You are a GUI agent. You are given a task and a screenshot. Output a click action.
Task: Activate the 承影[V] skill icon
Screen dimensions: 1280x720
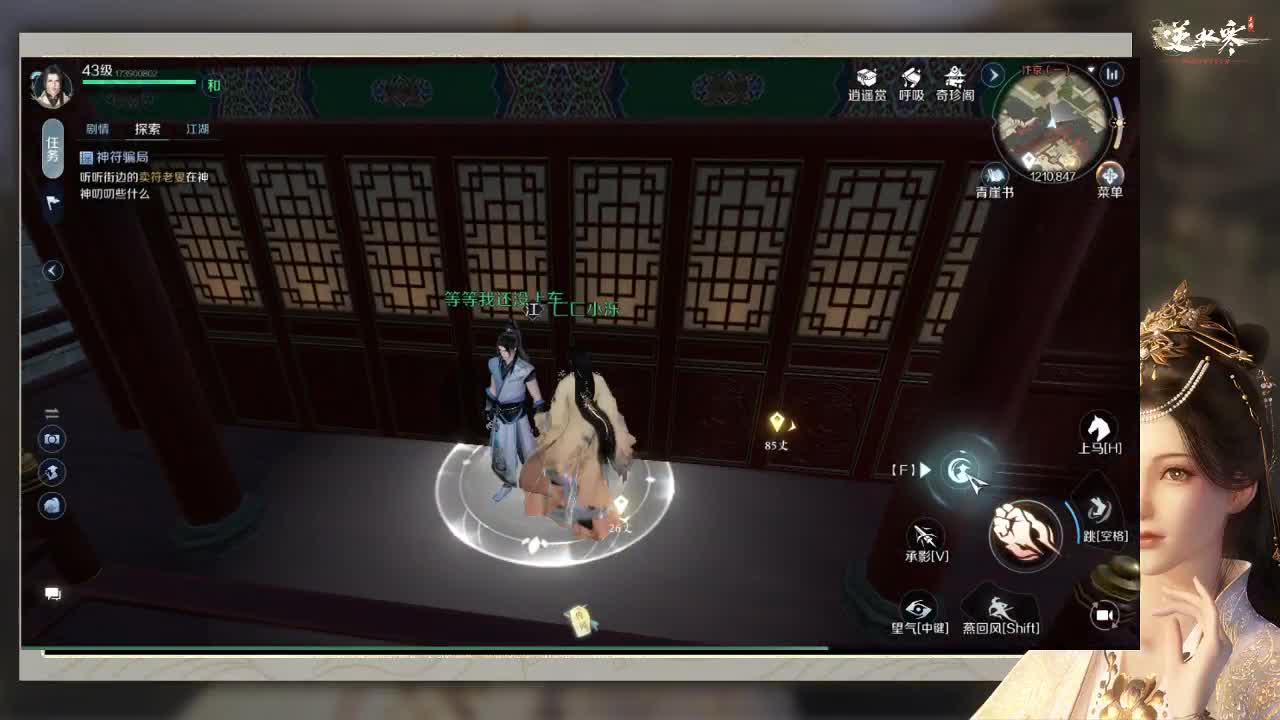pos(925,534)
